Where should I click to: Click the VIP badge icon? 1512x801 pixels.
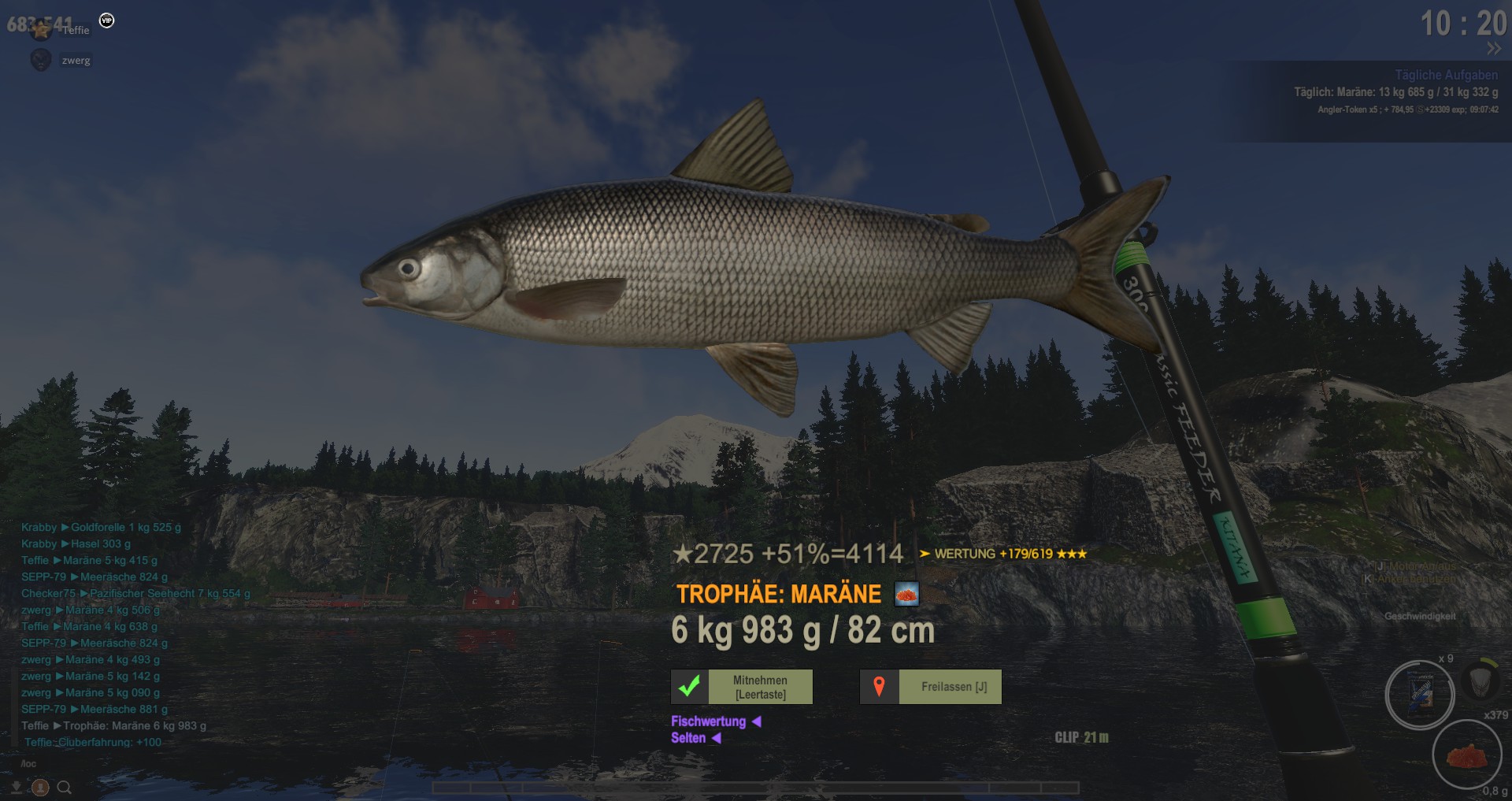pos(107,20)
